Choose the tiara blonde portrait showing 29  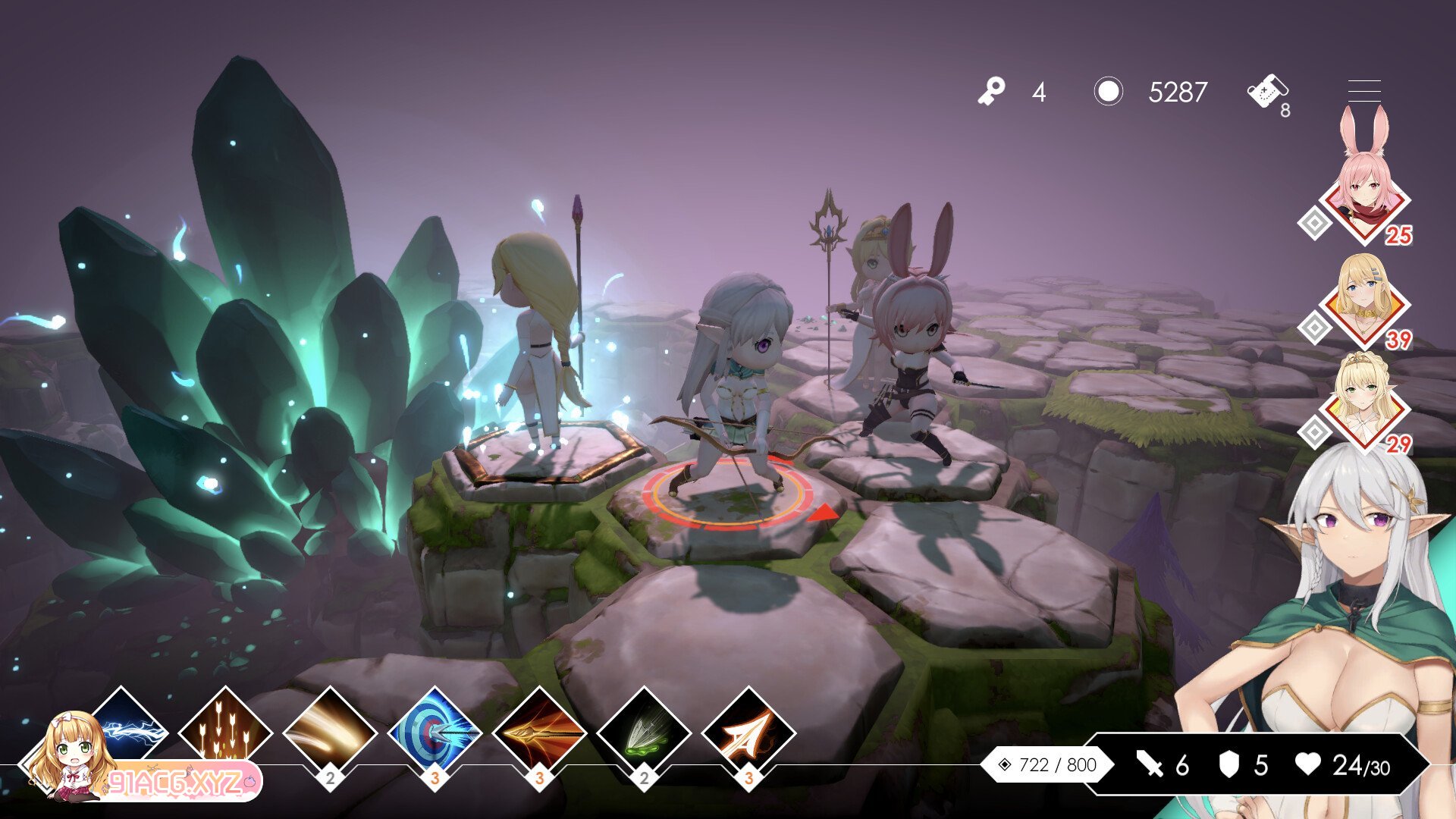click(1364, 405)
